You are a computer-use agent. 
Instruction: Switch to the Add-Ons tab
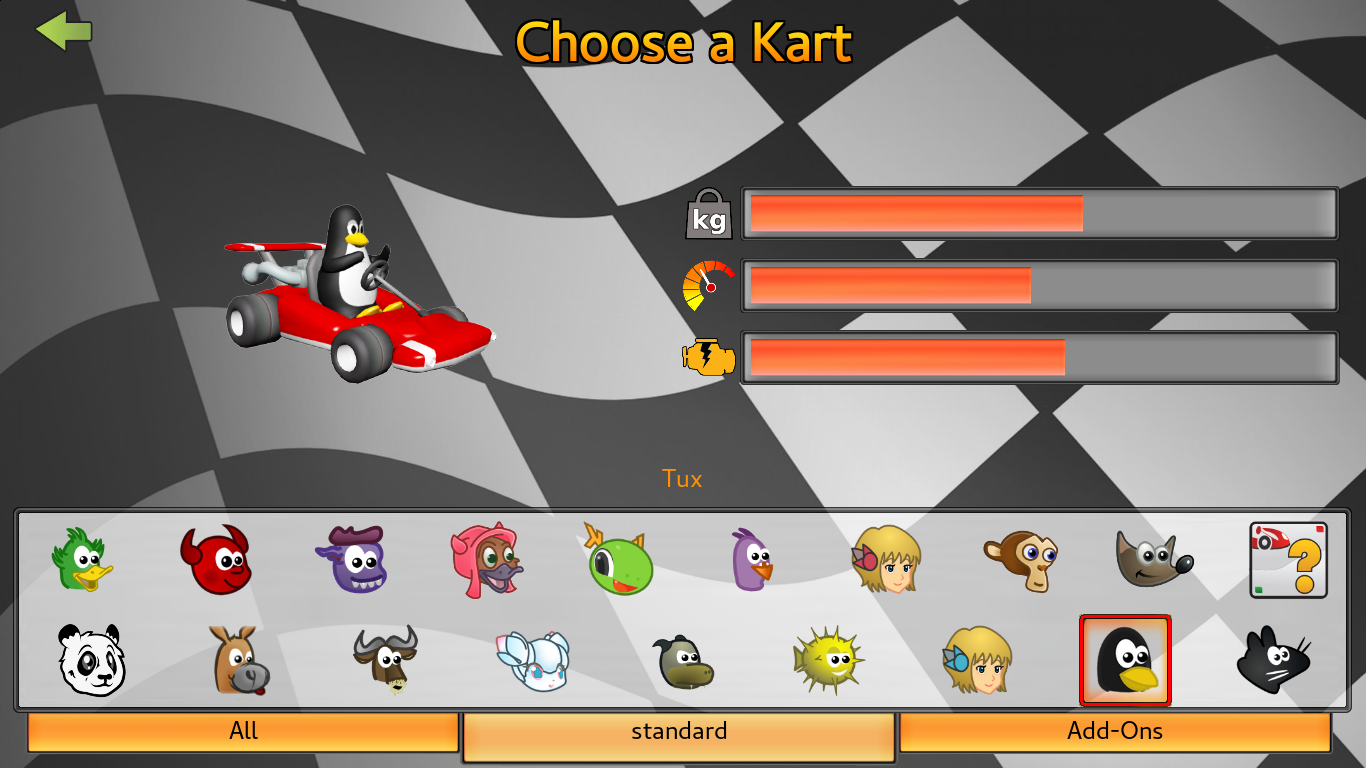pyautogui.click(x=1116, y=731)
